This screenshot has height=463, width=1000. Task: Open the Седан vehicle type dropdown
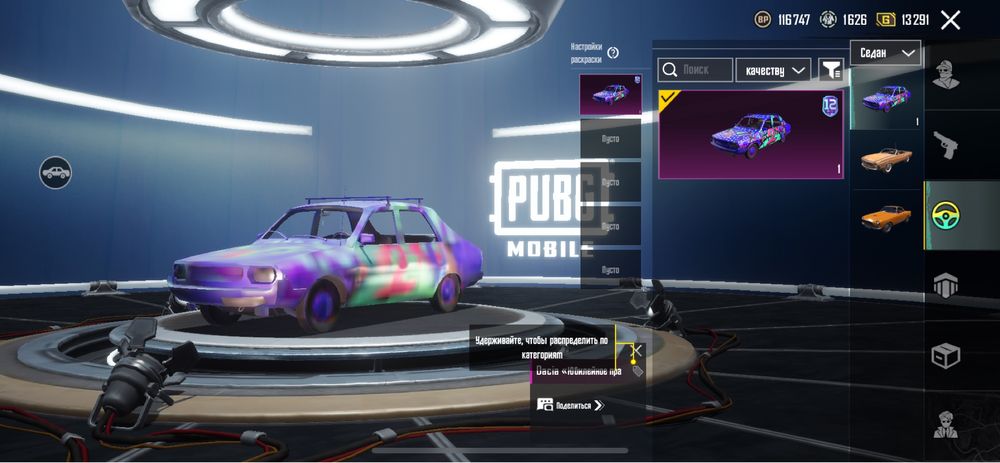coord(886,53)
